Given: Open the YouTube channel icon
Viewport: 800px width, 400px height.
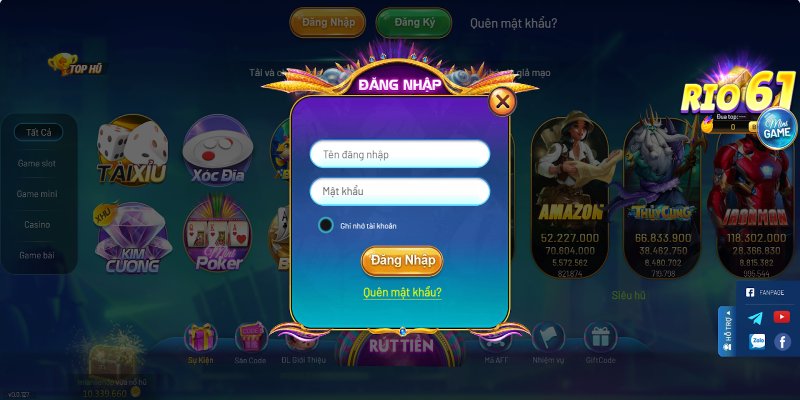Looking at the screenshot, I should (x=782, y=317).
